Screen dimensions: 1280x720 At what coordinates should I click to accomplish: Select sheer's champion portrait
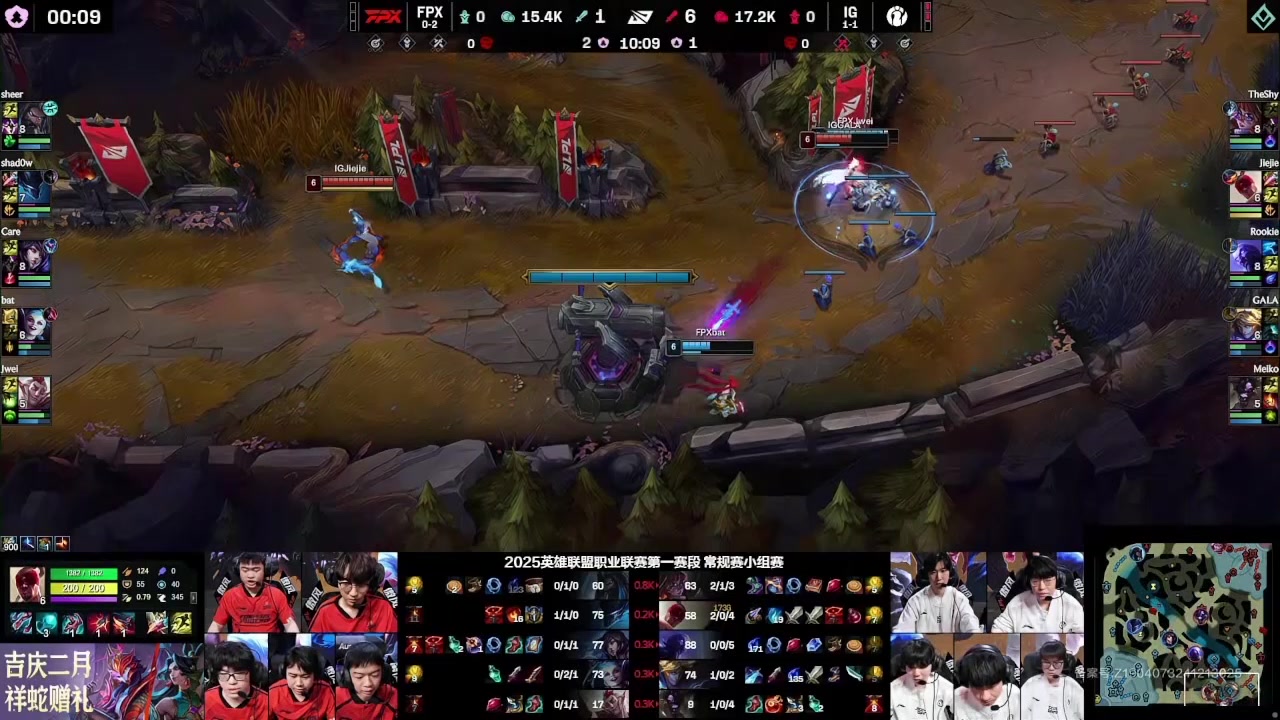34,119
